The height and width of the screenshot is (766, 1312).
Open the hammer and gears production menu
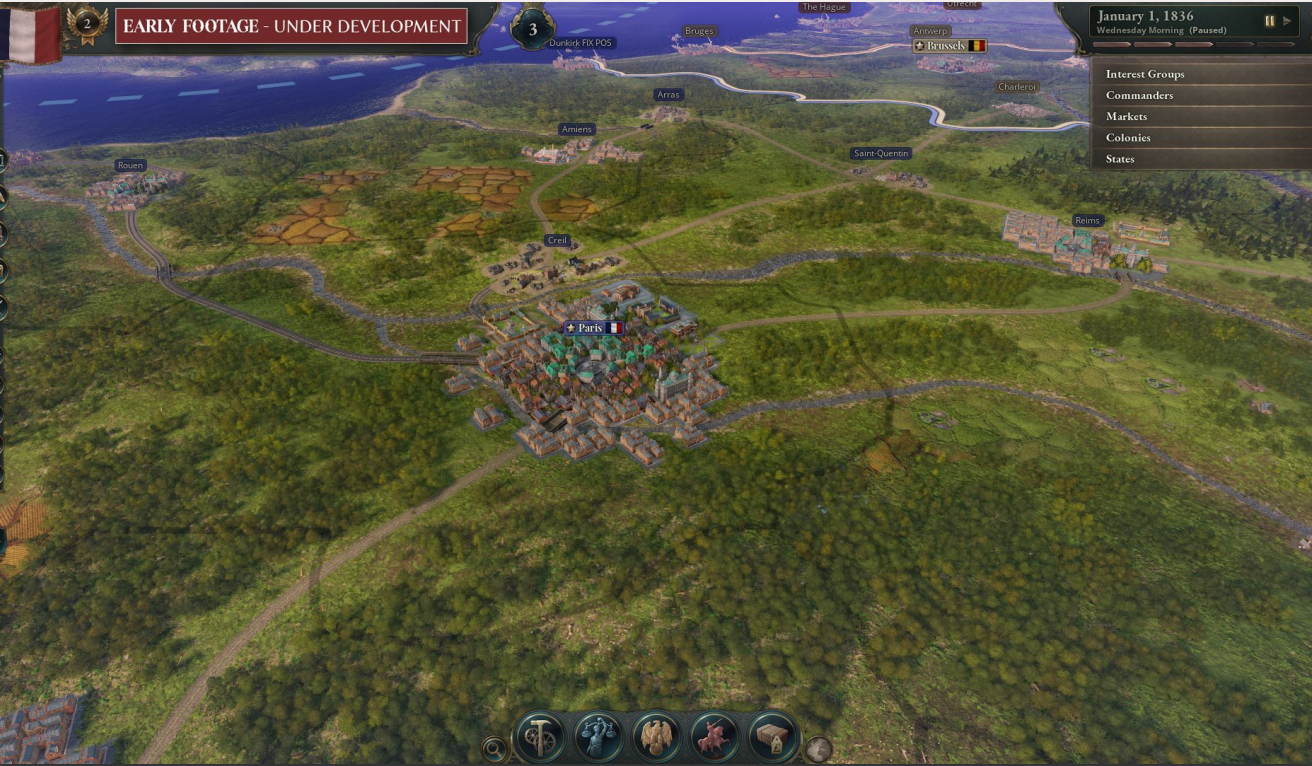[x=539, y=738]
